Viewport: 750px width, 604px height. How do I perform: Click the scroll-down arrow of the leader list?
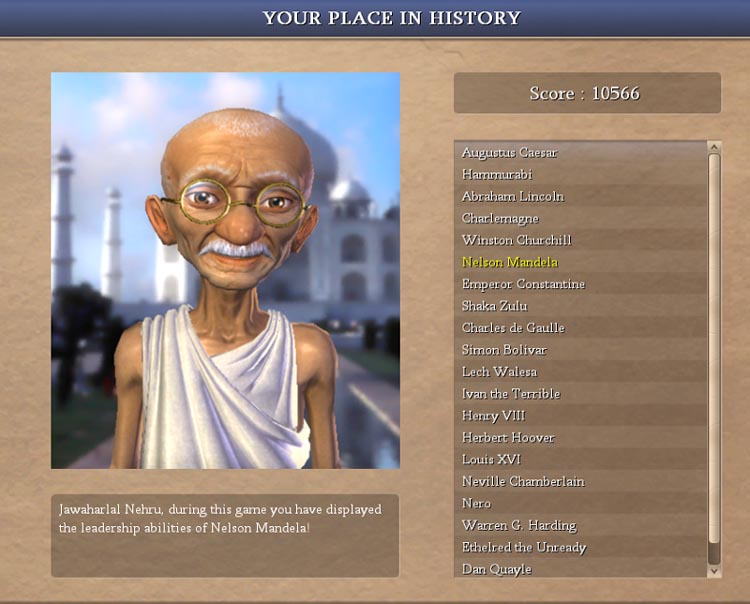(714, 570)
